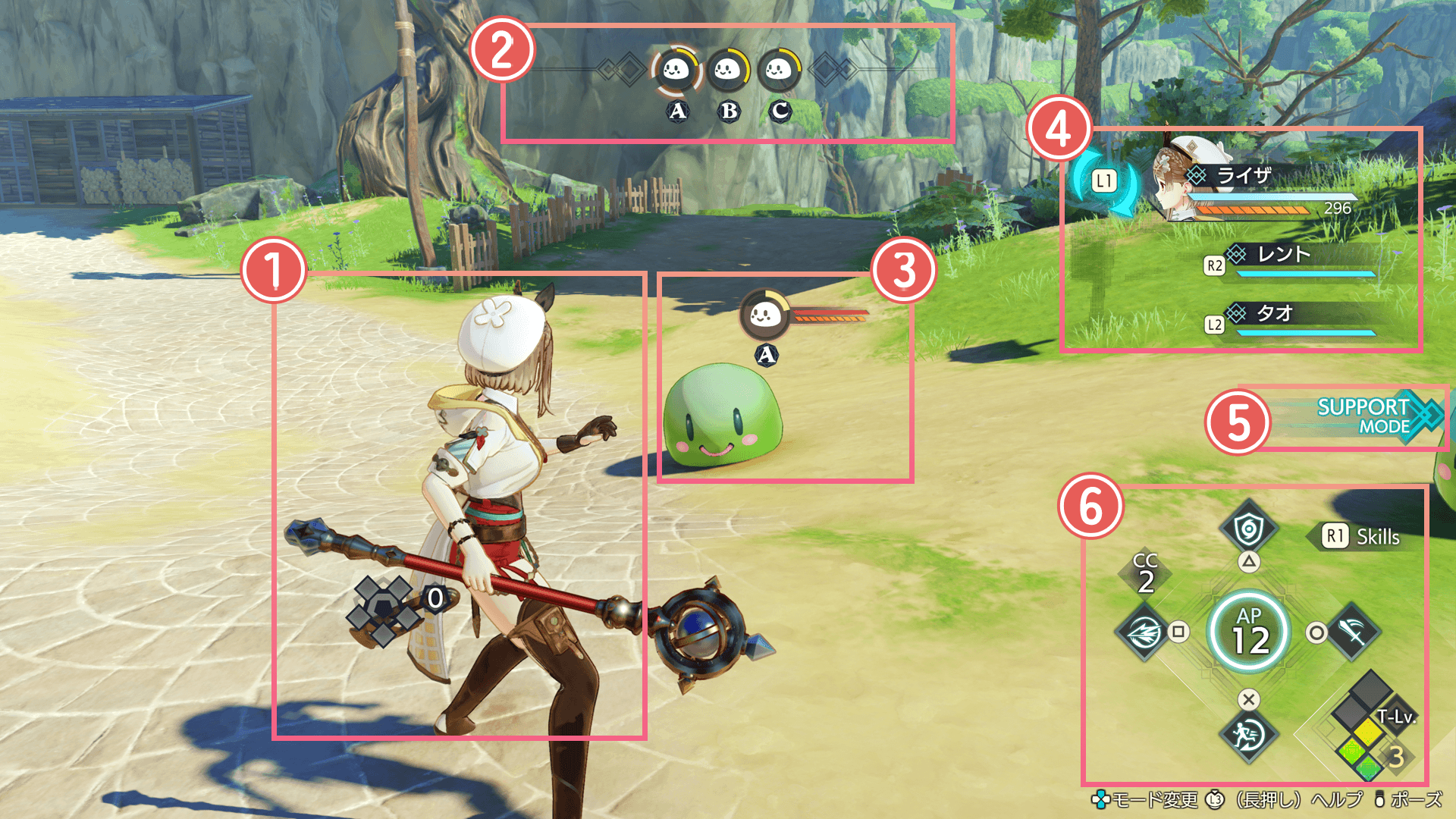Image resolution: width=1456 pixels, height=819 pixels.
Task: Select enemy A in the top turn-order bar
Action: (x=676, y=71)
